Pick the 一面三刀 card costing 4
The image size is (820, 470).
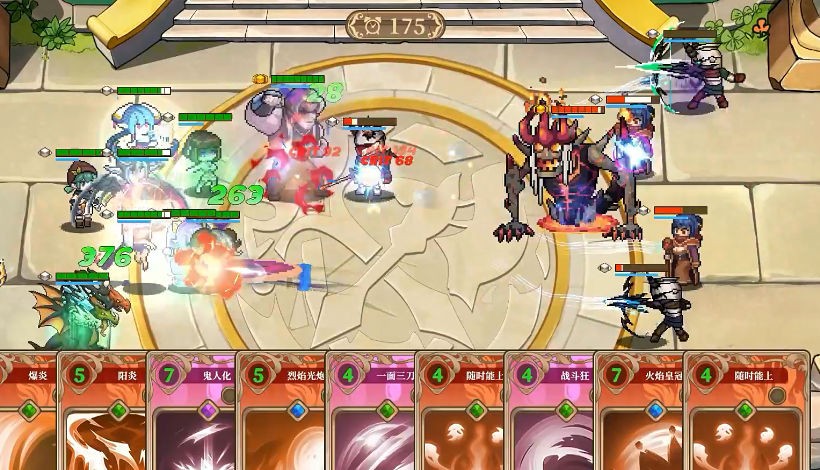point(370,412)
